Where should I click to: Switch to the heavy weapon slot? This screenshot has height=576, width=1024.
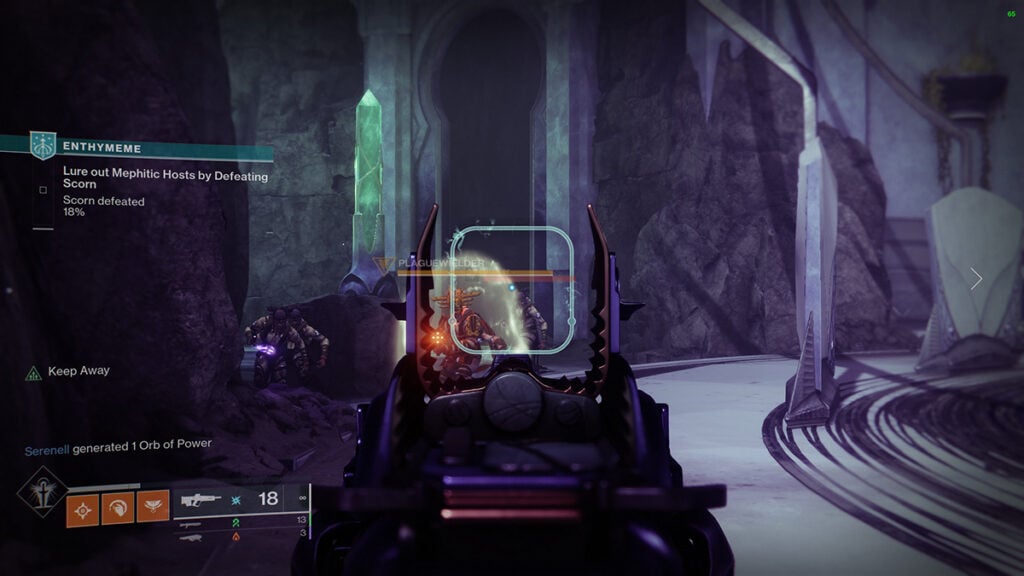pos(190,537)
